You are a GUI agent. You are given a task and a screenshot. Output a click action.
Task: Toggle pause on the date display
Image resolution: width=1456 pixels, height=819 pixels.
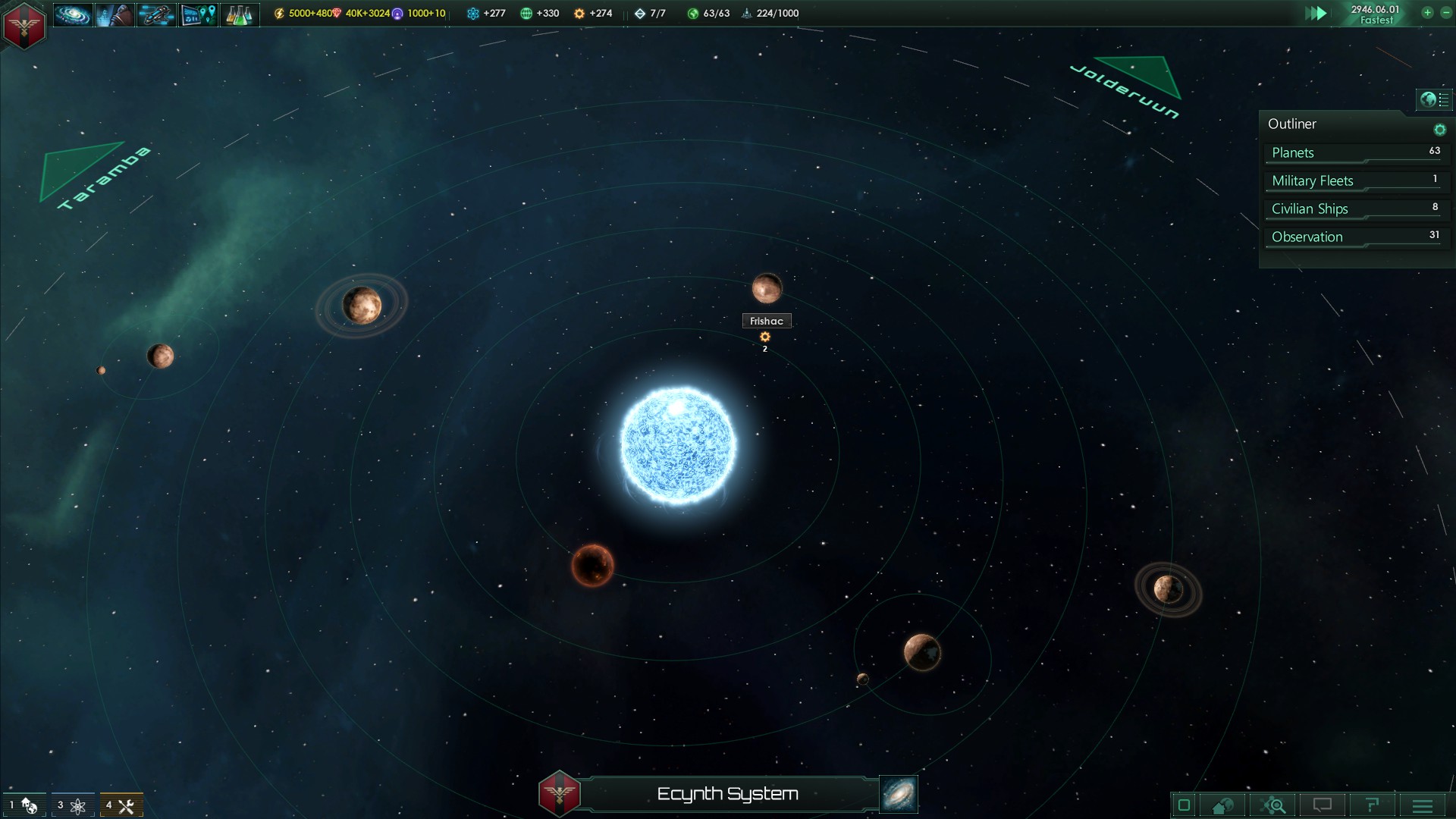(x=1375, y=14)
